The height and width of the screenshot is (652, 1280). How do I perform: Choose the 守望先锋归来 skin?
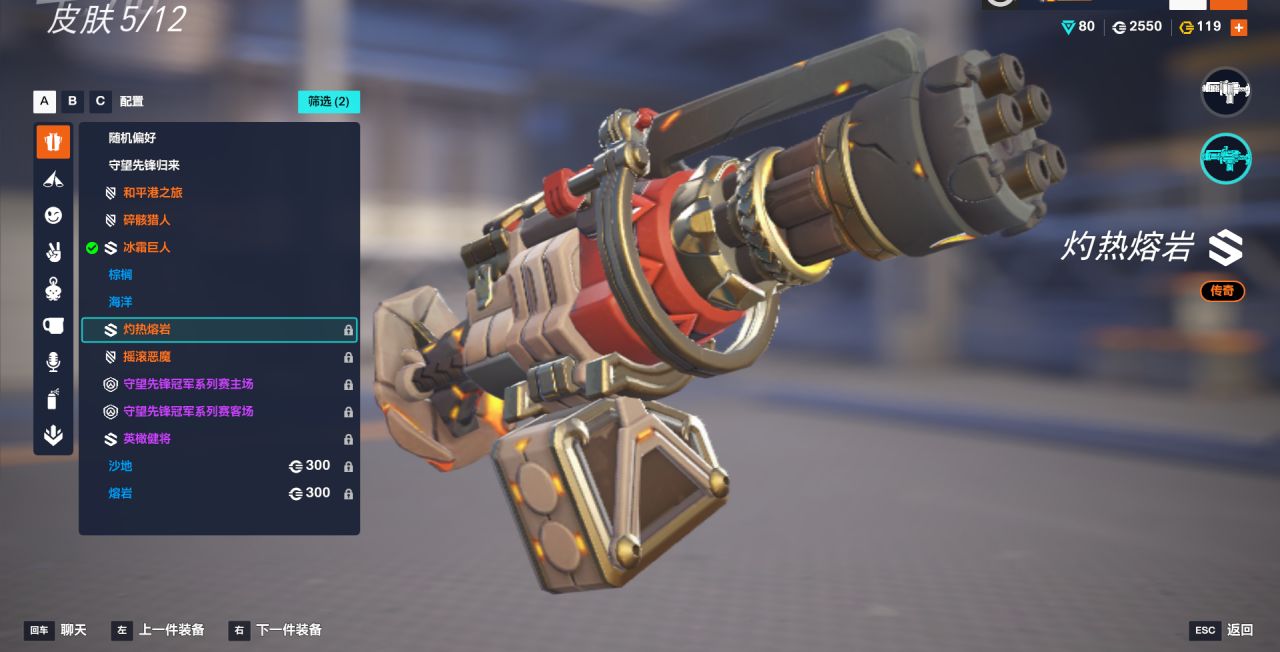pyautogui.click(x=144, y=165)
